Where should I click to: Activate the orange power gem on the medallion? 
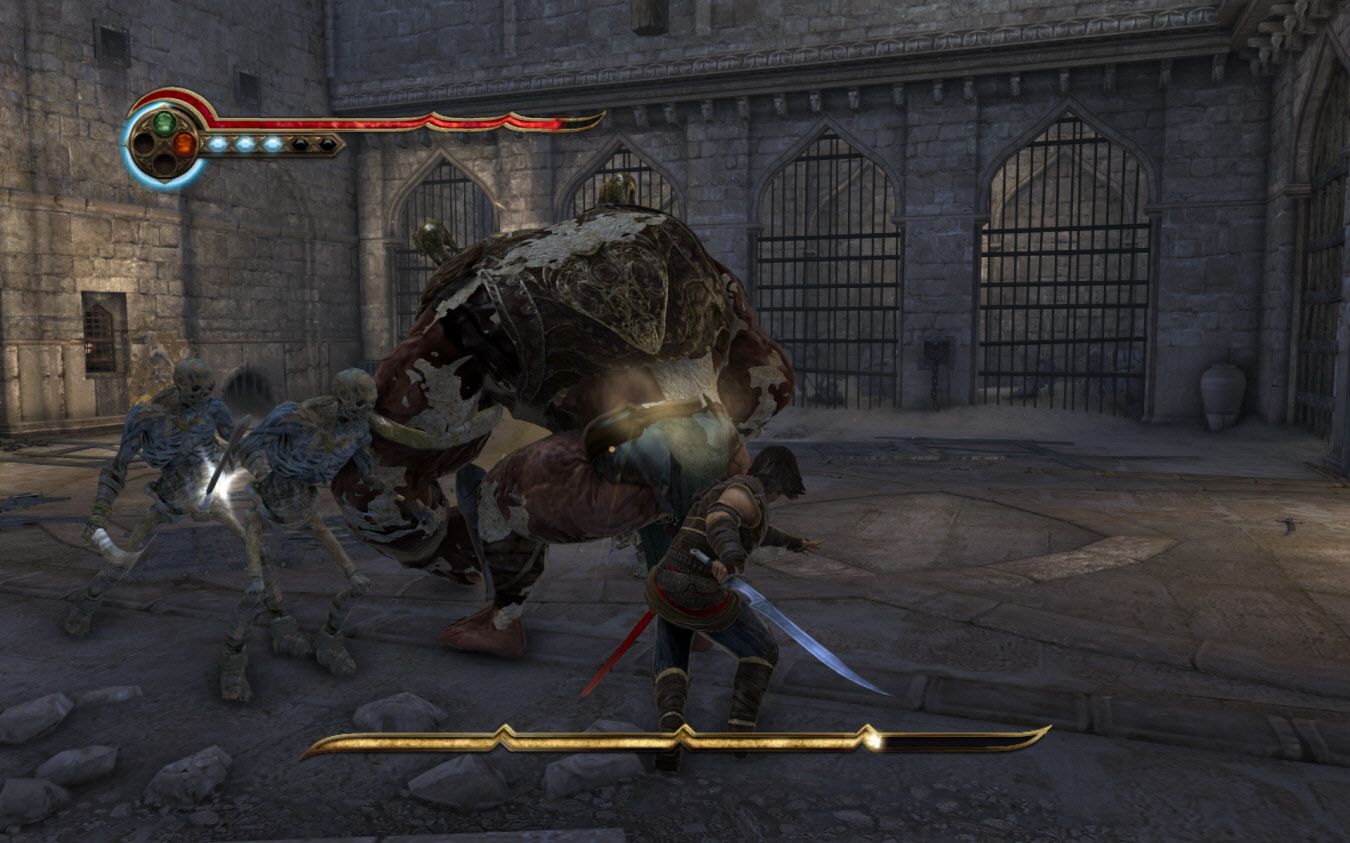coord(184,144)
